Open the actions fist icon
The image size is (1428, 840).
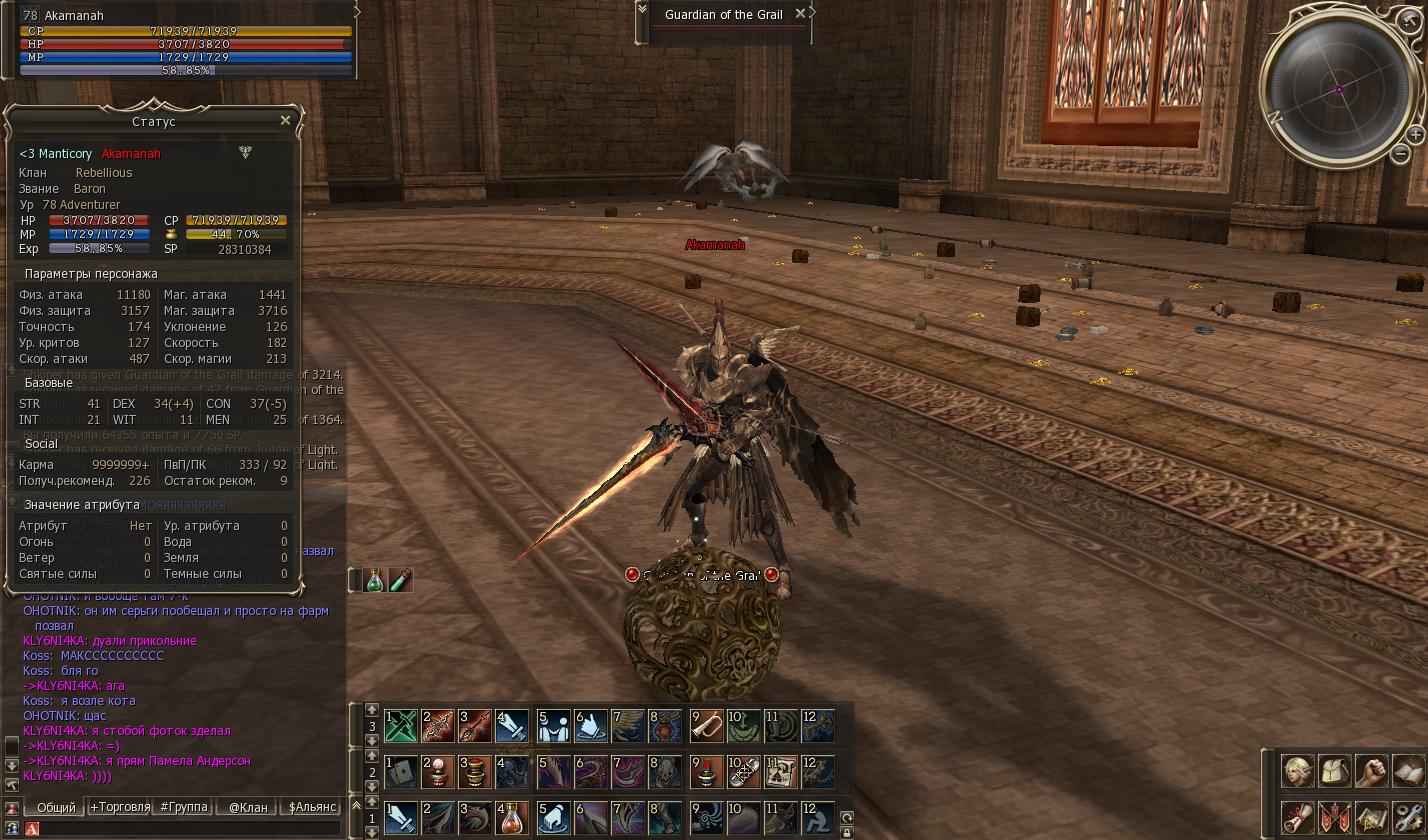tap(1371, 771)
